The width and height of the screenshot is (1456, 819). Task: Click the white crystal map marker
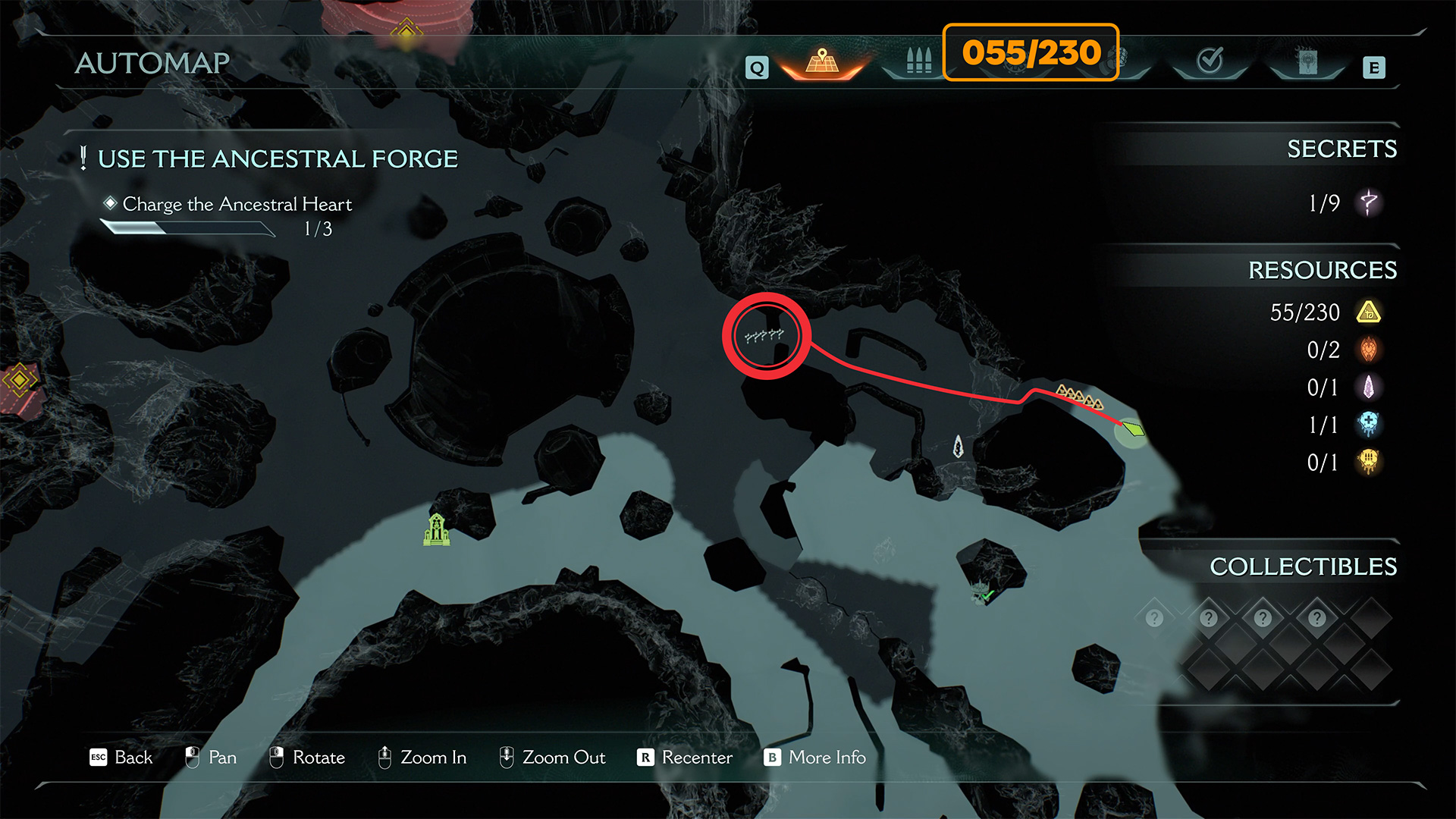[958, 447]
